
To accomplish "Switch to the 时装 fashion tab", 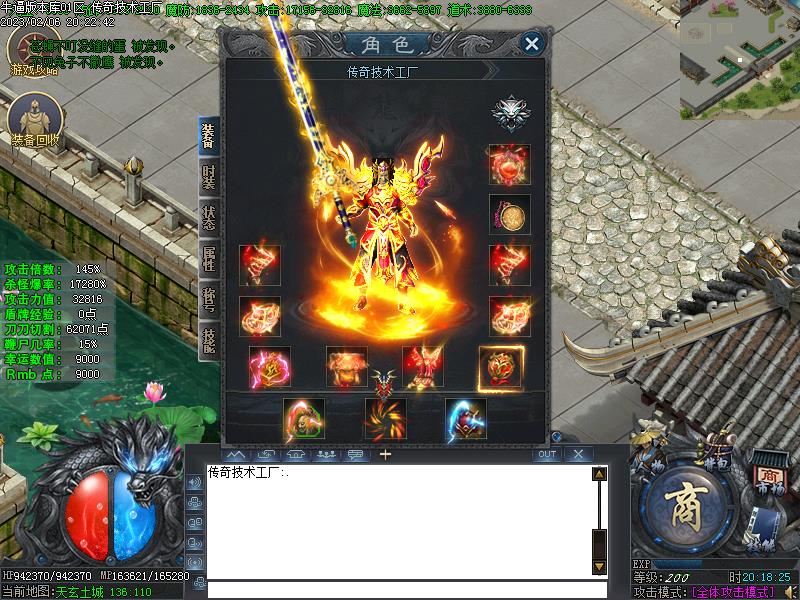I will point(208,178).
